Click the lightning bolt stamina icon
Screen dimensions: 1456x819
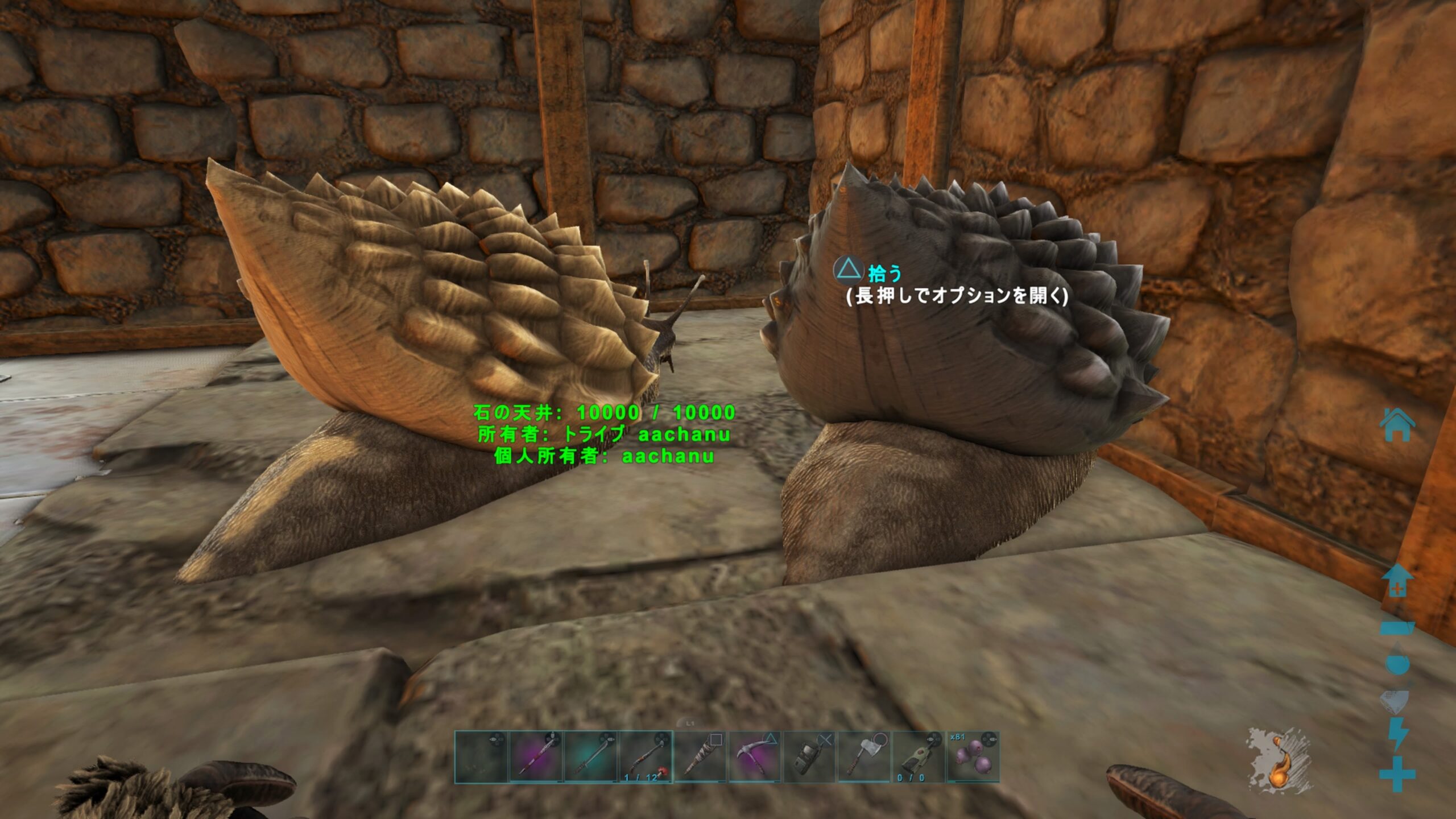coord(1398,735)
